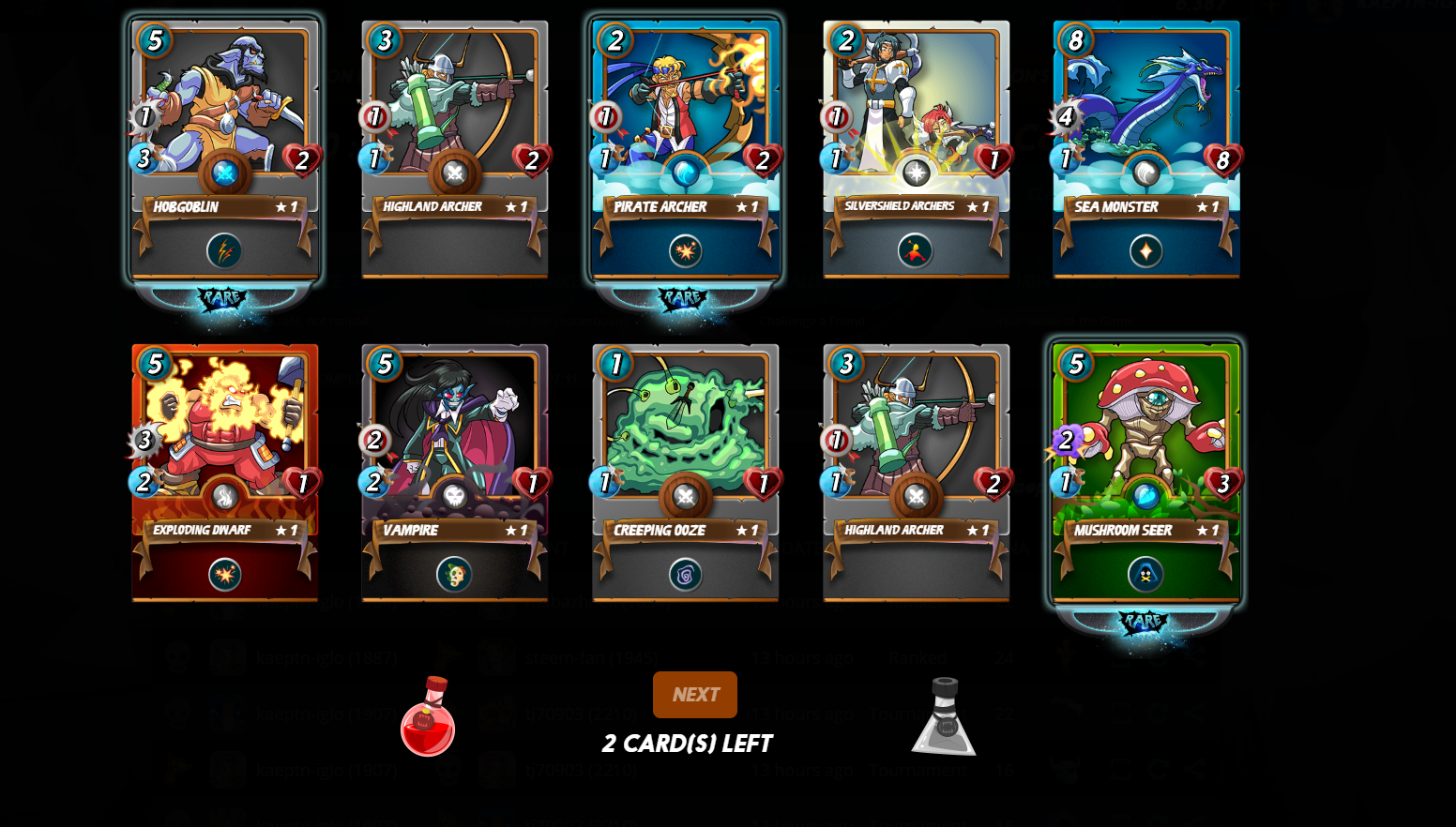
Task: Click the red potion bottle icon
Action: (428, 716)
